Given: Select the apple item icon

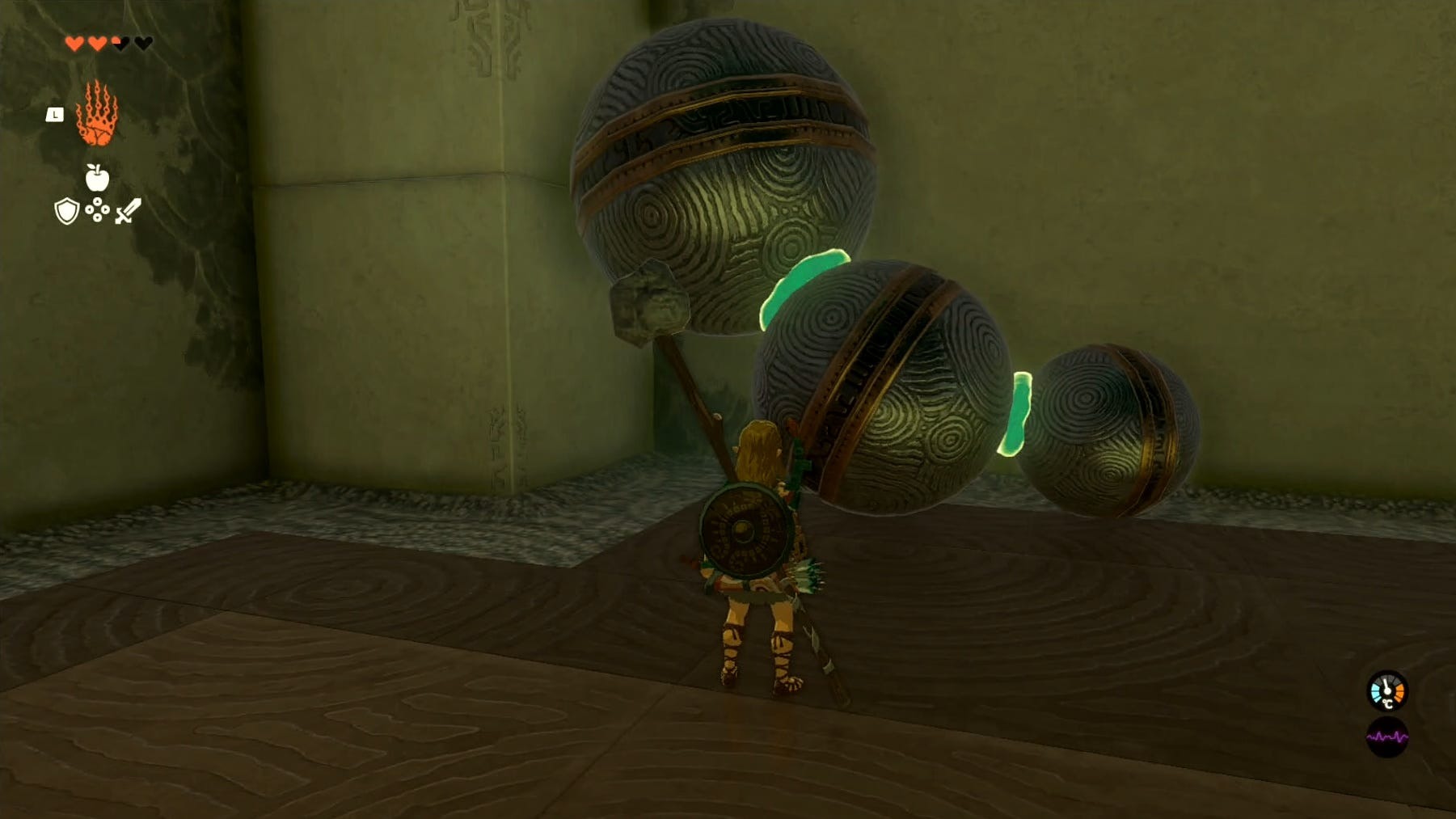Looking at the screenshot, I should (x=97, y=177).
